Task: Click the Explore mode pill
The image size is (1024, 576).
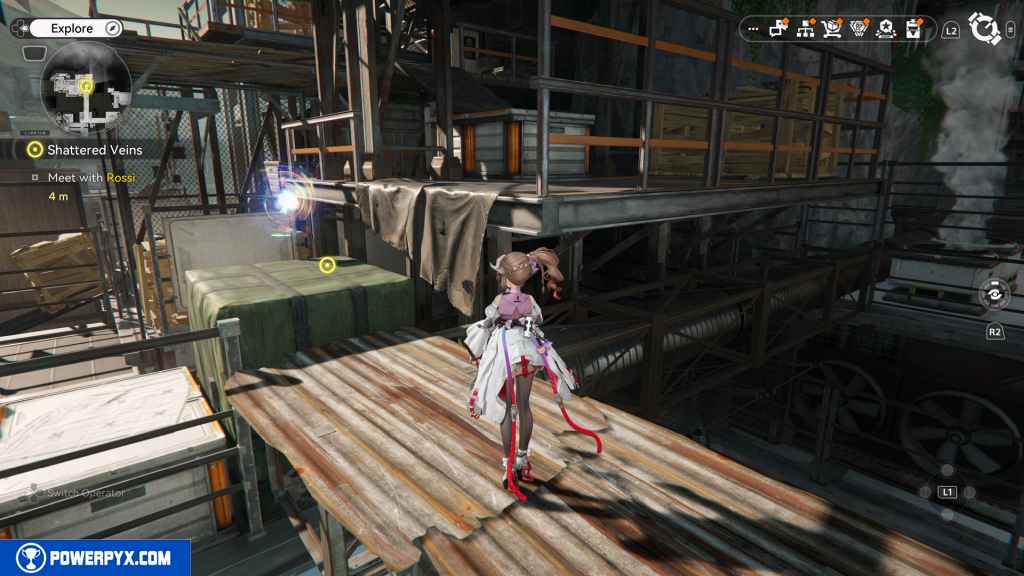Action: pyautogui.click(x=71, y=28)
